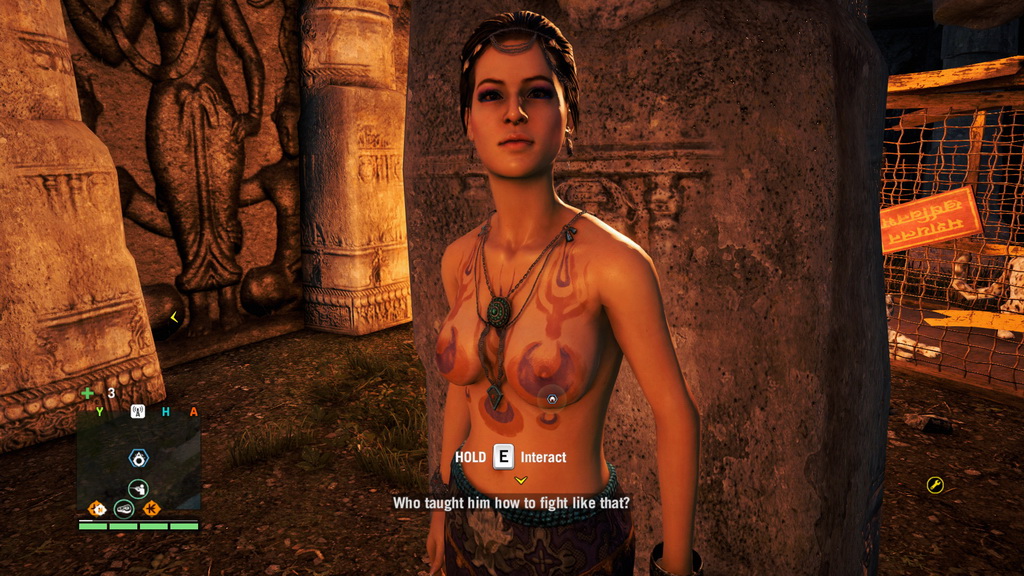Click the minimap panel
Viewport: 1024px width, 576px height.
point(138,458)
